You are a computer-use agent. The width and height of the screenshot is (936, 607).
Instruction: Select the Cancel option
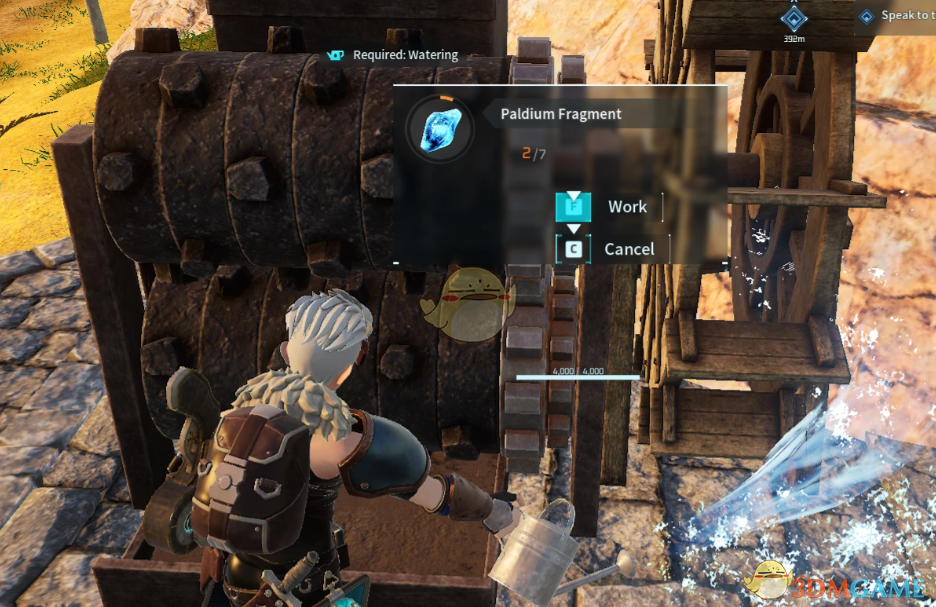coord(628,249)
